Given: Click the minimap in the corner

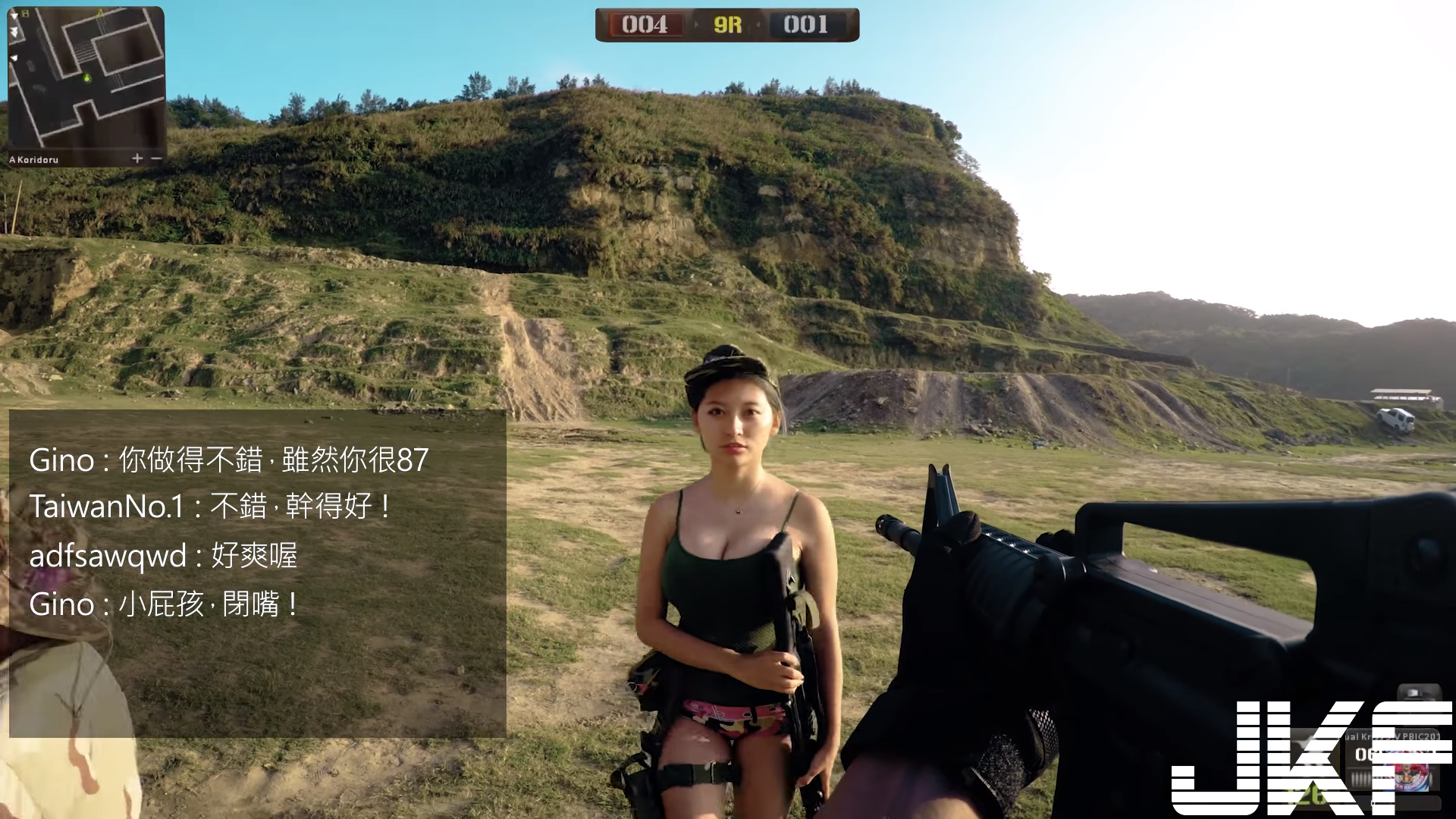Looking at the screenshot, I should pos(86,80).
